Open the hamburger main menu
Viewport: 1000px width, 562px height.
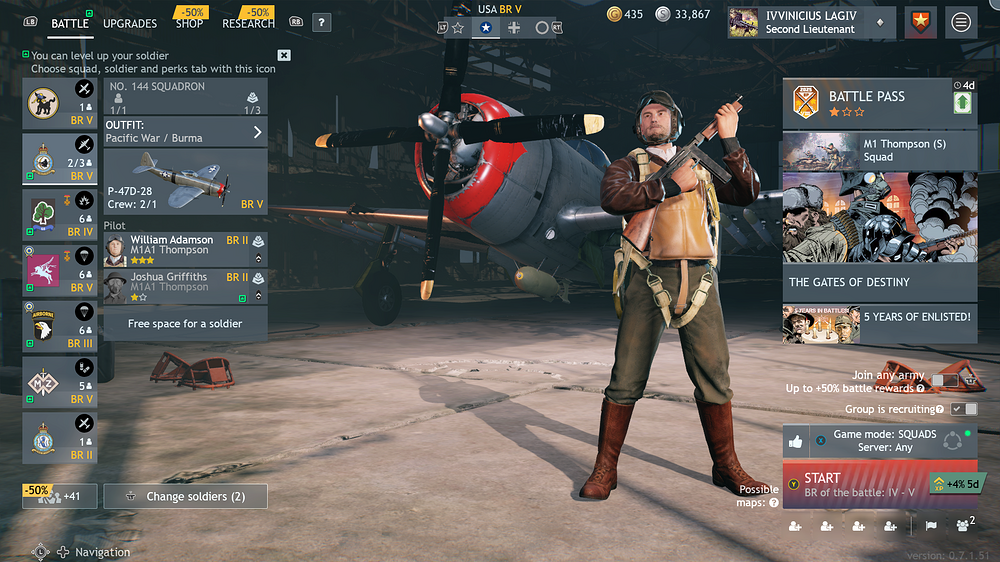(x=961, y=22)
